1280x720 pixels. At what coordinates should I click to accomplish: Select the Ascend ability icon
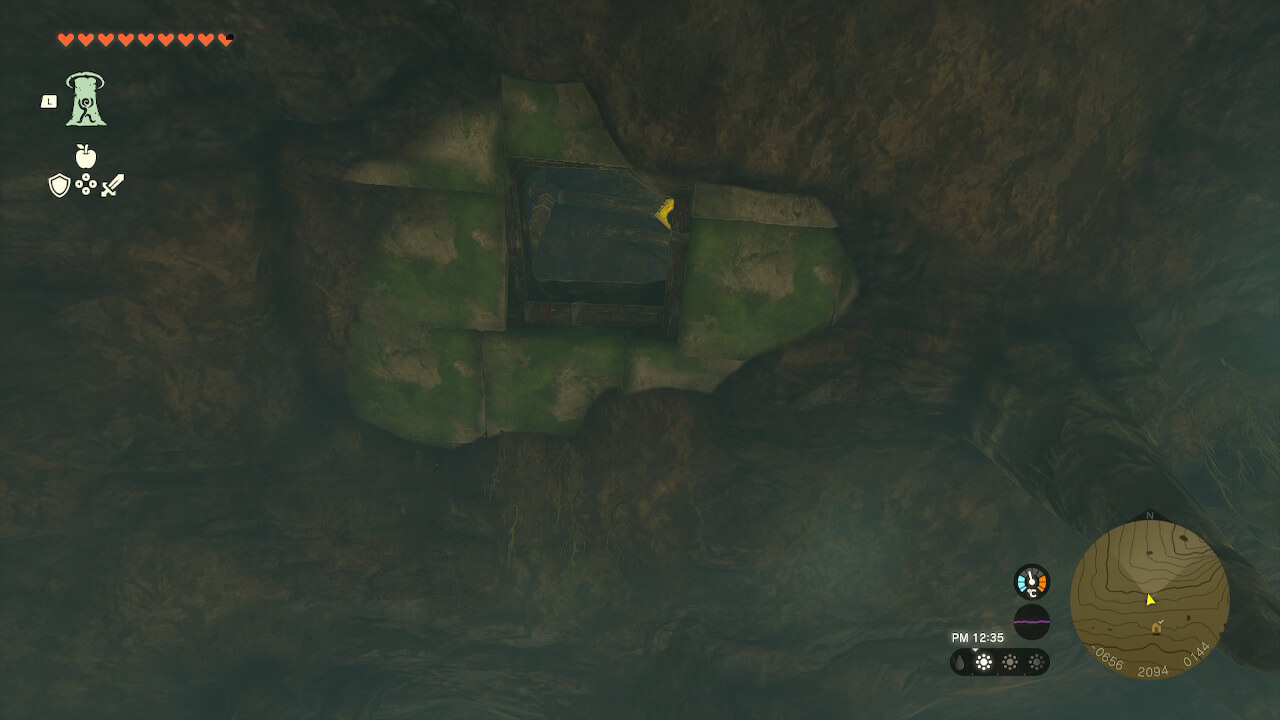click(86, 100)
